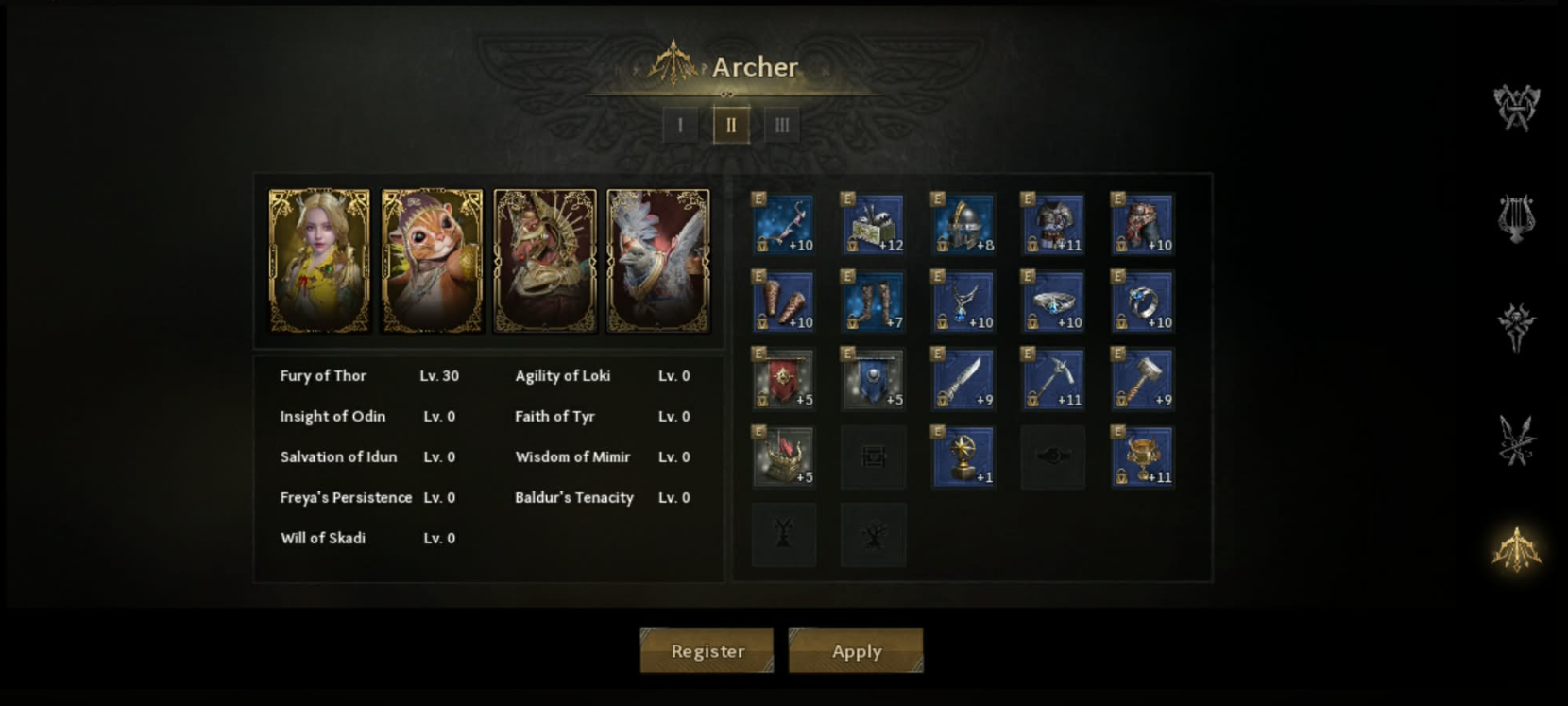Switch to preset tab I
Screen dimensions: 1568x706
pos(680,125)
